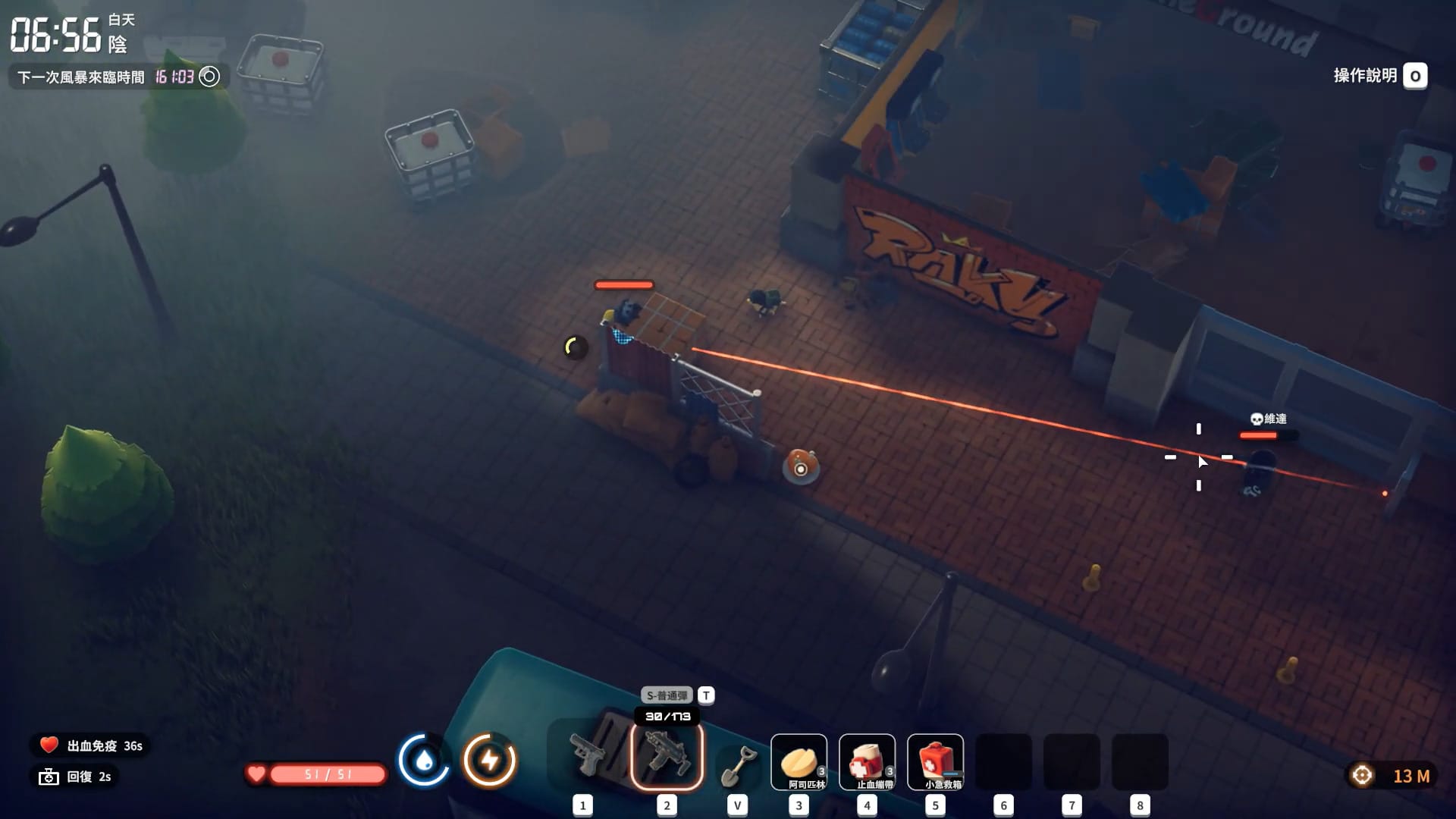The image size is (1456, 819).
Task: Click the orange energy lightning gauge
Action: pos(490,758)
